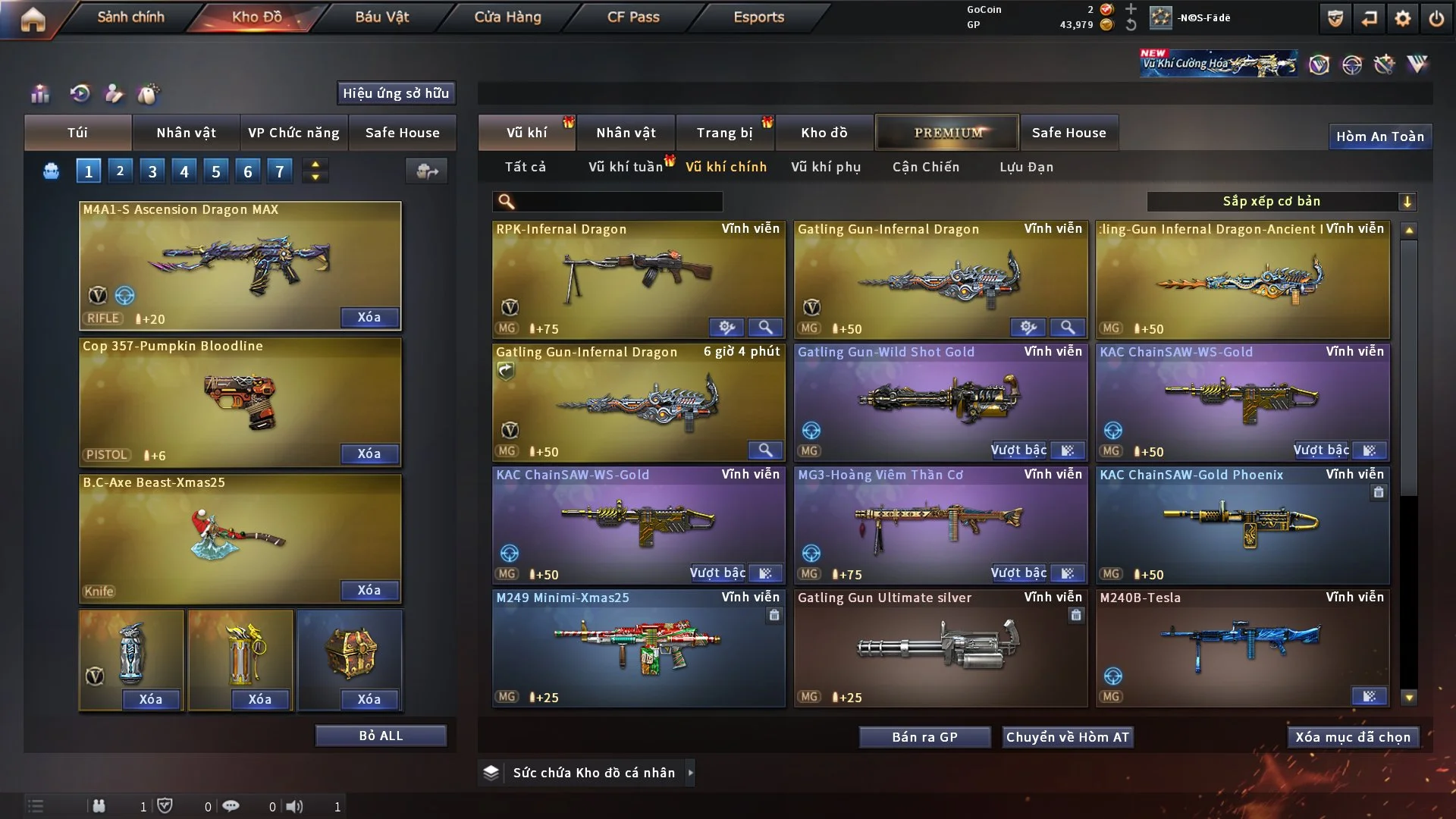The height and width of the screenshot is (819, 1456).
Task: Click the power exit button
Action: 1436,19
